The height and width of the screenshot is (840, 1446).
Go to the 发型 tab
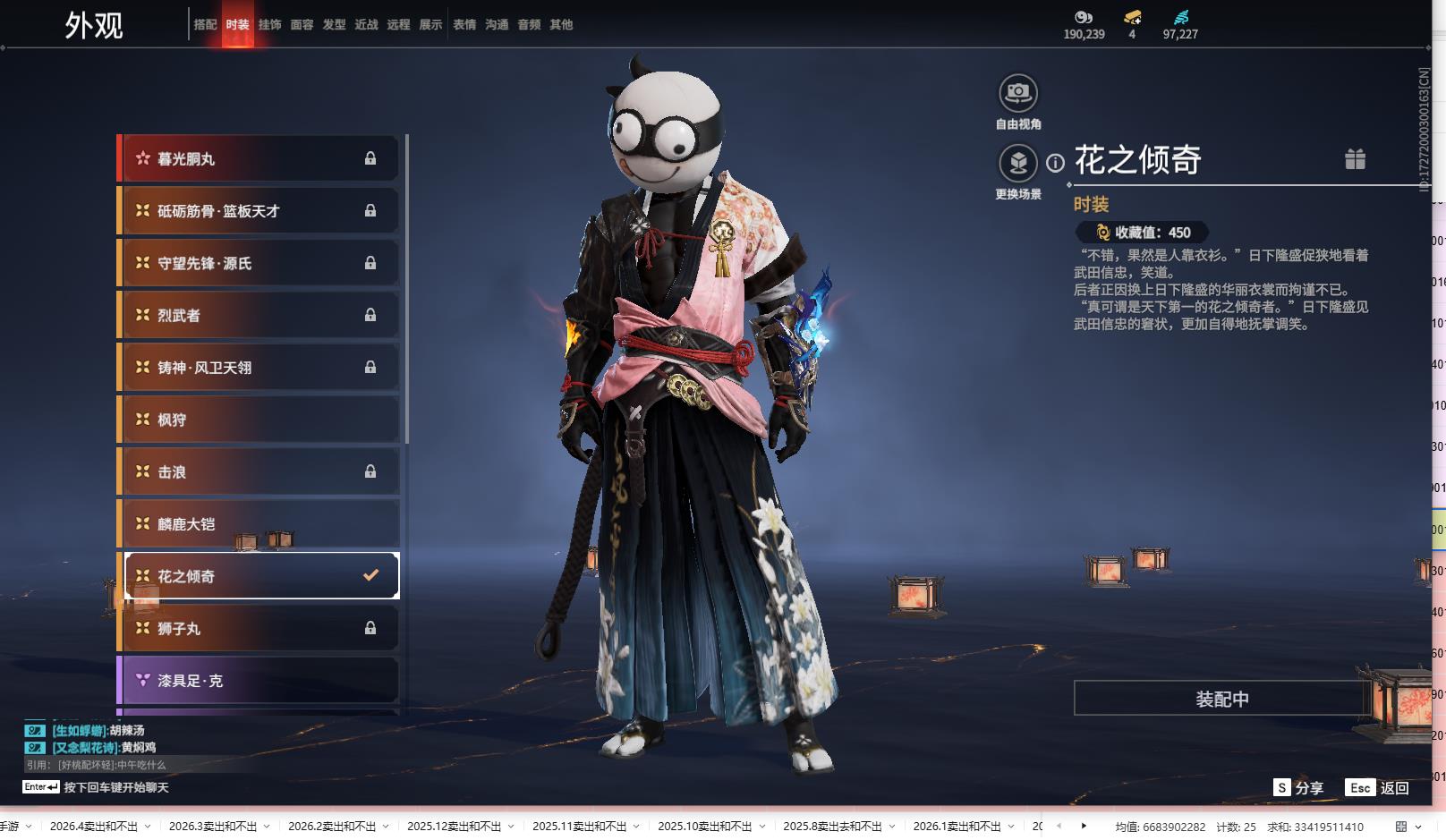[334, 25]
